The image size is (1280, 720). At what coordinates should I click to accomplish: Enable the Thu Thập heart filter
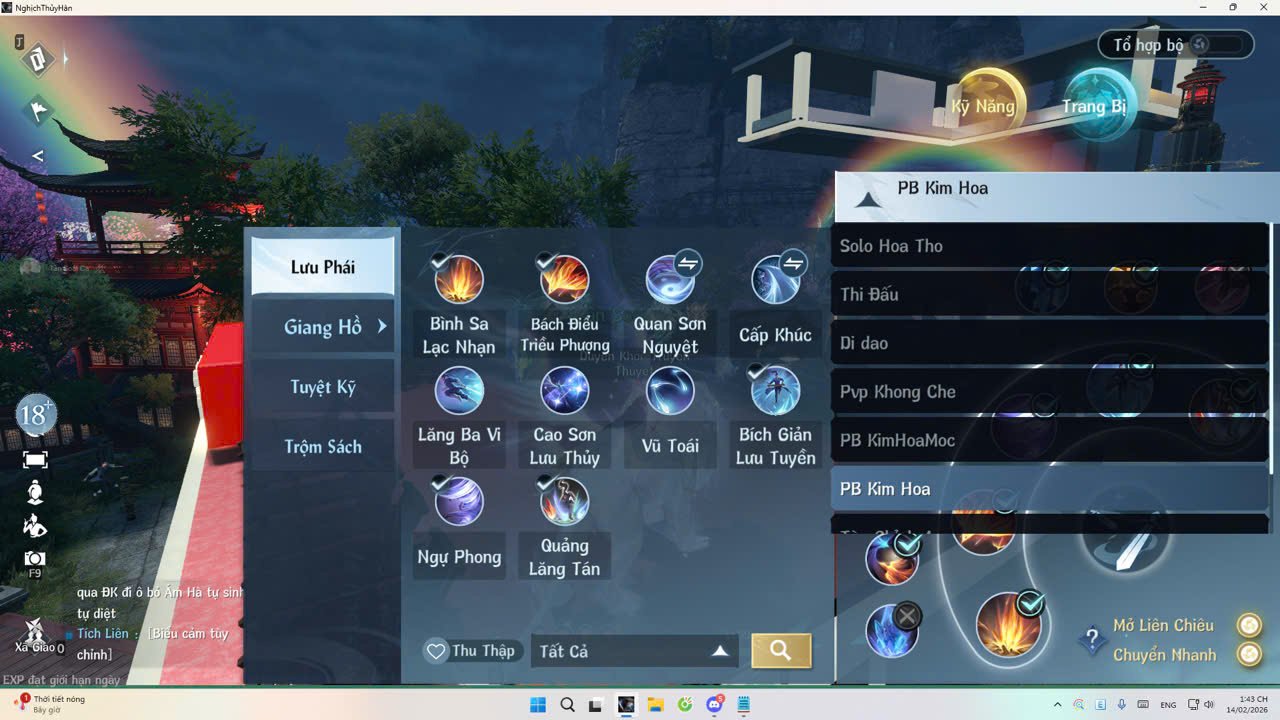(471, 650)
